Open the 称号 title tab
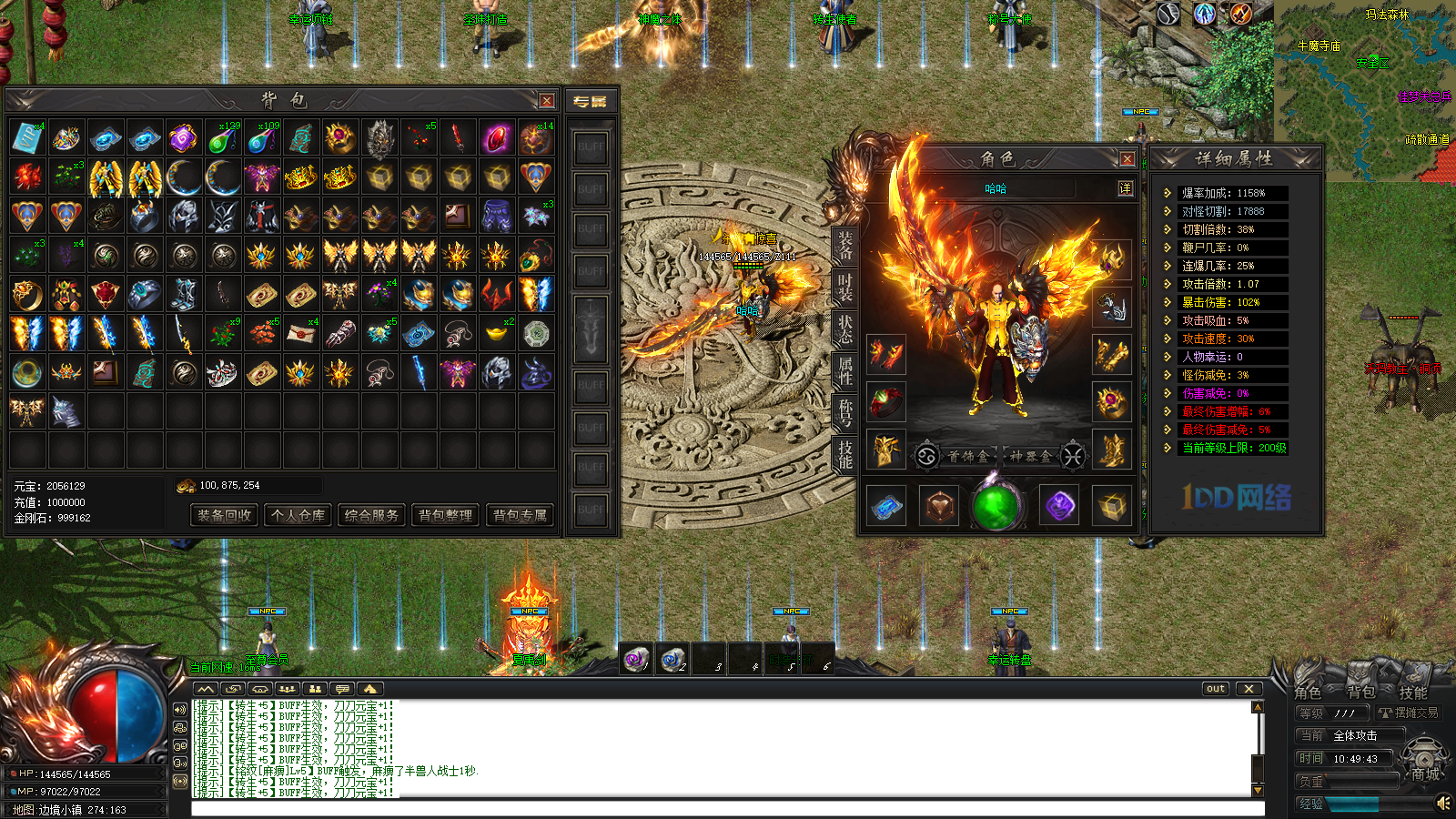 (x=845, y=412)
